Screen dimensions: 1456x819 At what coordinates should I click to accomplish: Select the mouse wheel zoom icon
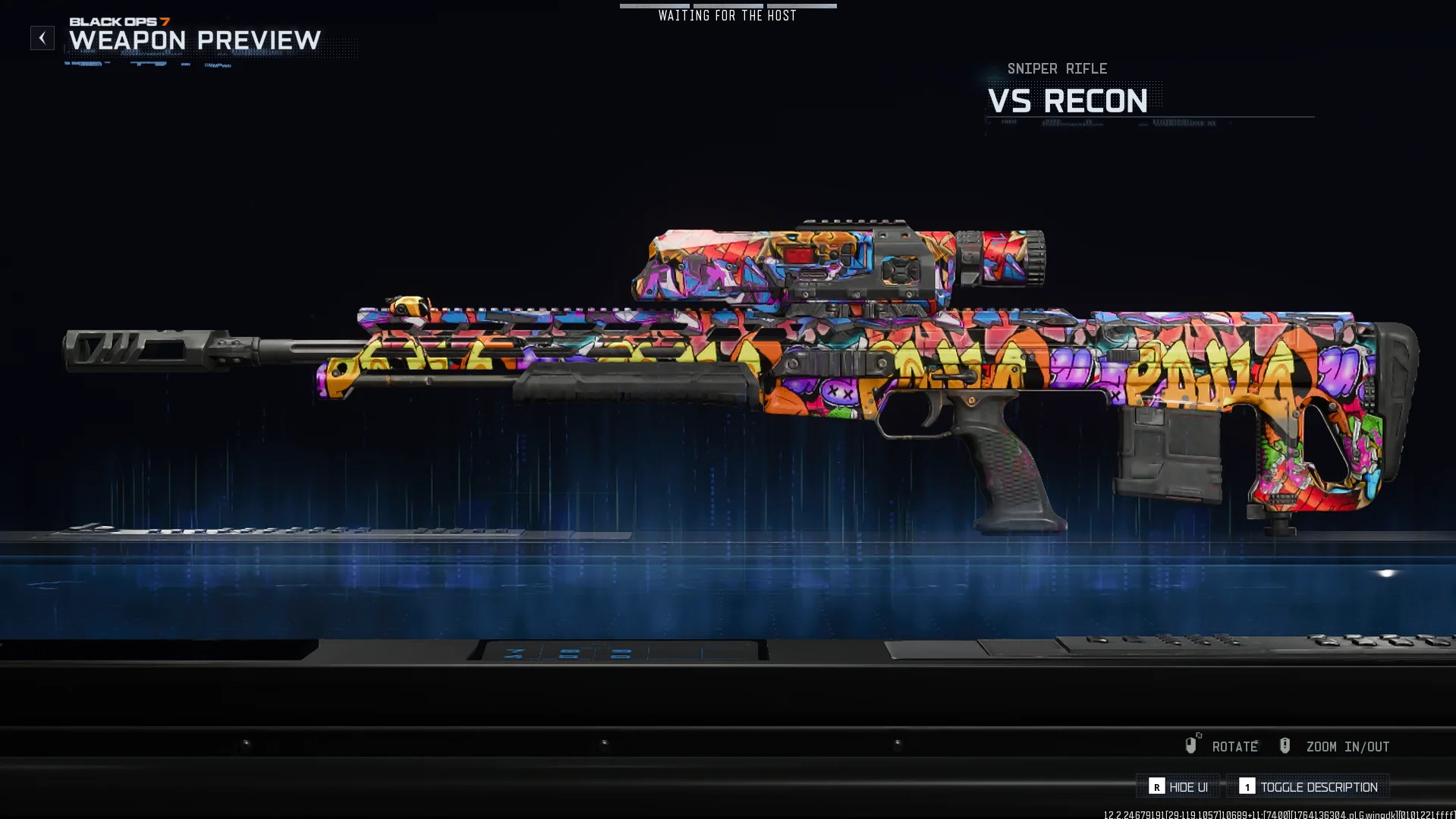pos(1285,745)
